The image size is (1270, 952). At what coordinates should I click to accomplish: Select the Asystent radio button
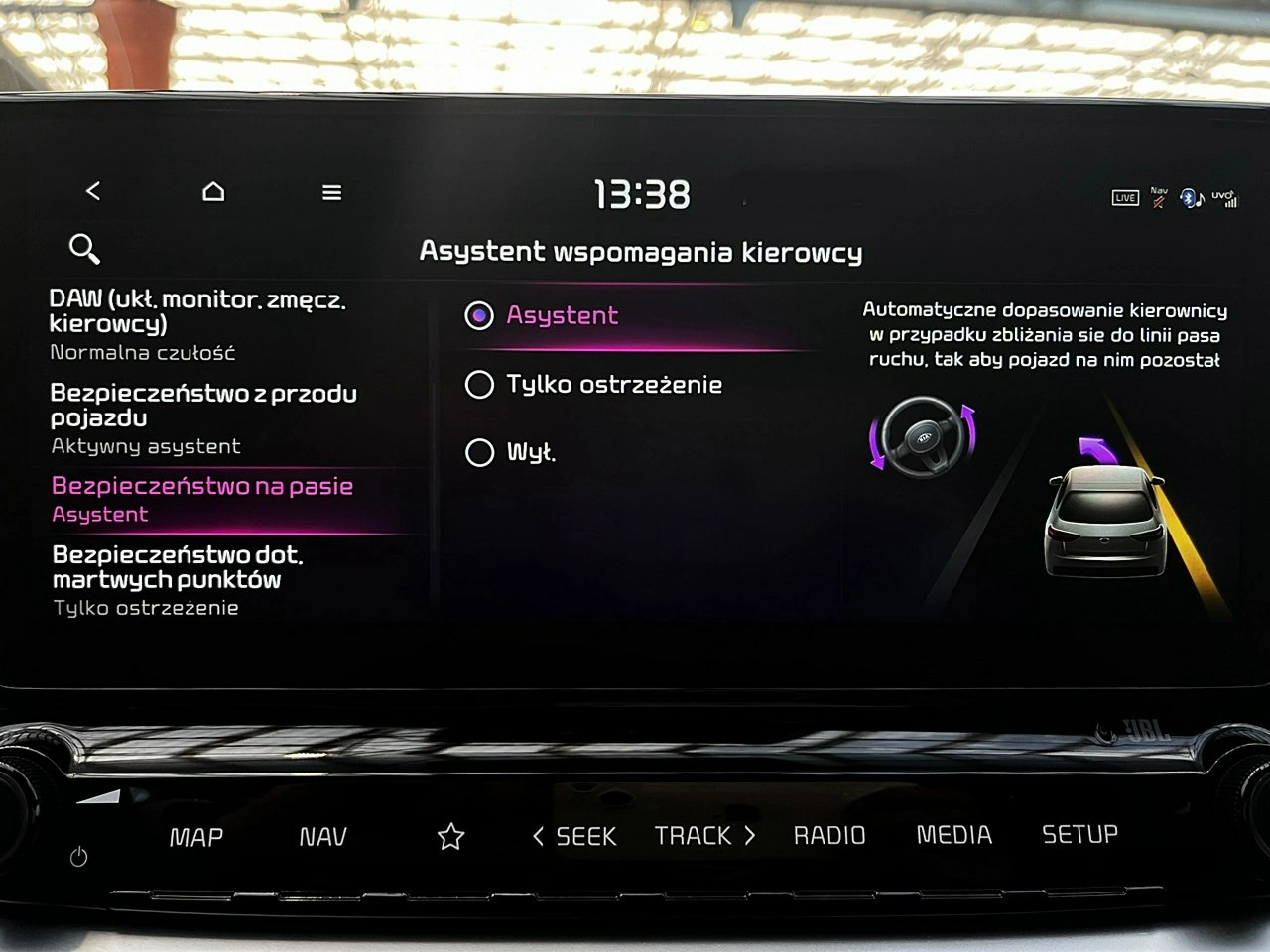(480, 315)
